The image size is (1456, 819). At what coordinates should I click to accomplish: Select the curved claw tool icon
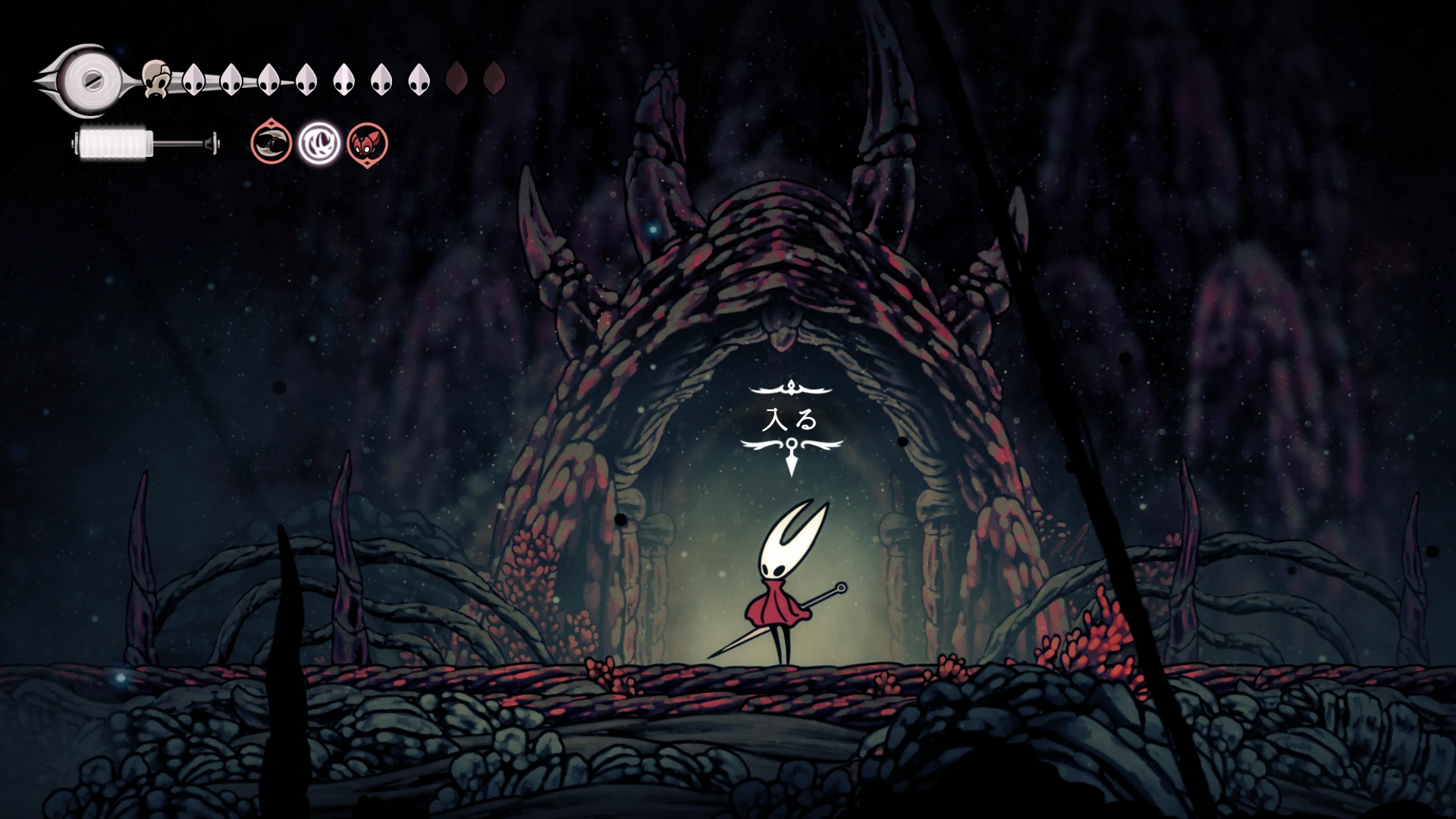(x=271, y=143)
